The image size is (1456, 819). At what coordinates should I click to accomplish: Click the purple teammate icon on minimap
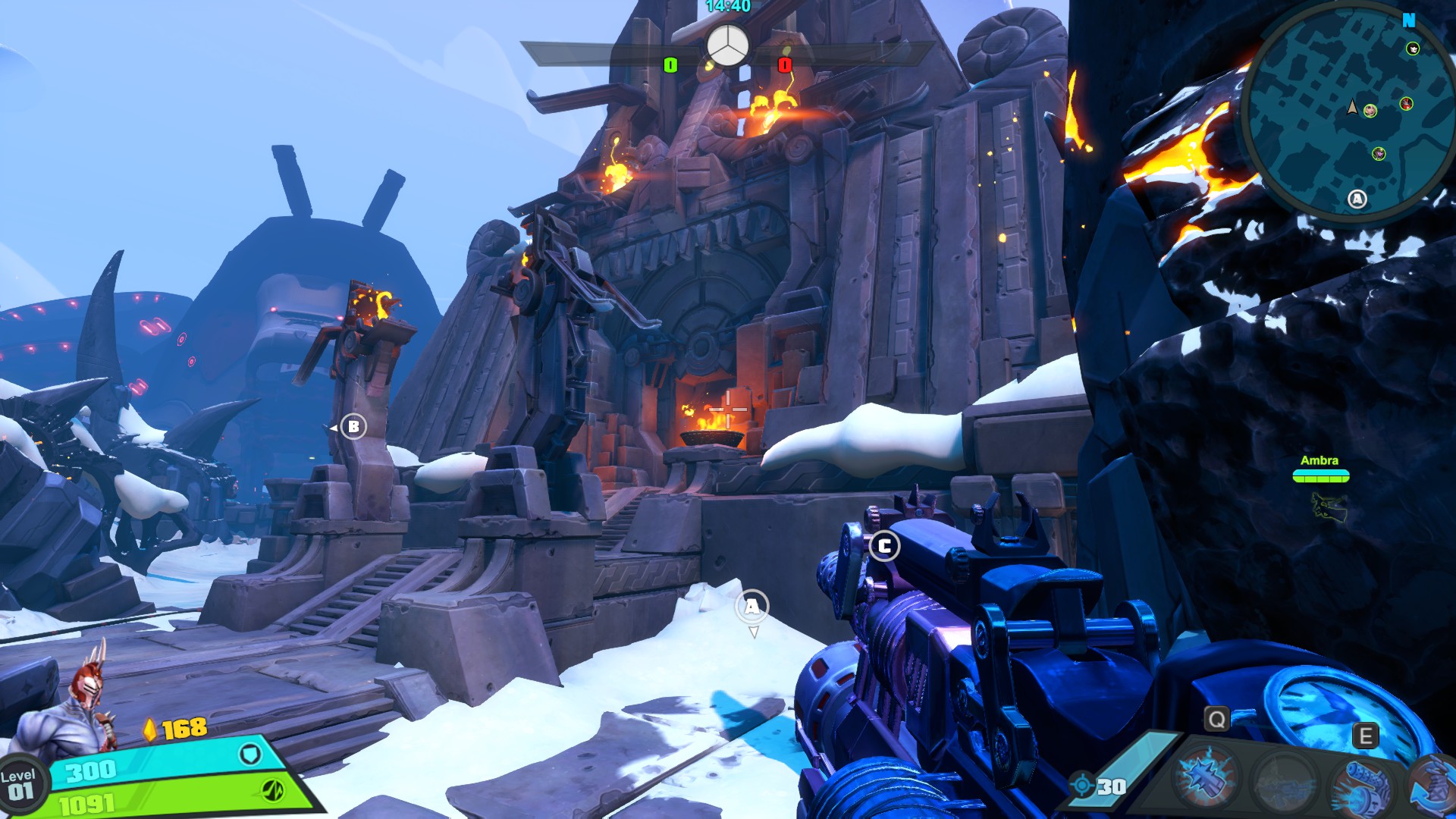(x=1379, y=154)
